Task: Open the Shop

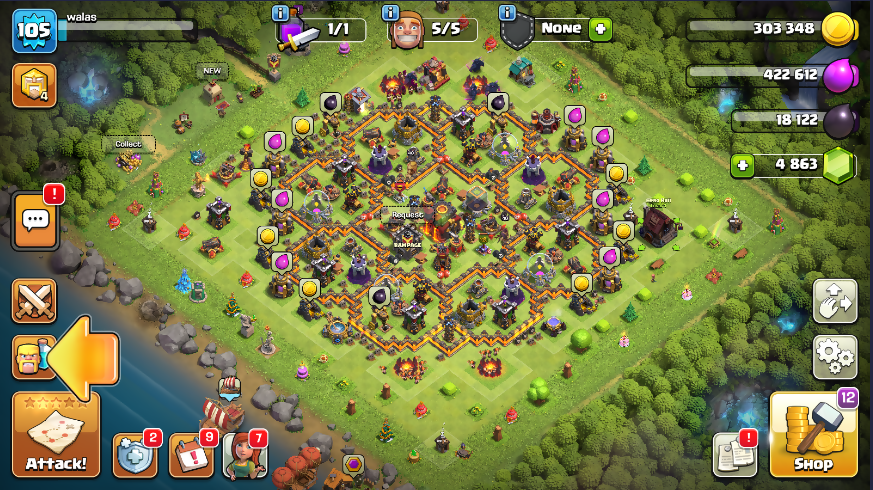Action: pos(813,434)
